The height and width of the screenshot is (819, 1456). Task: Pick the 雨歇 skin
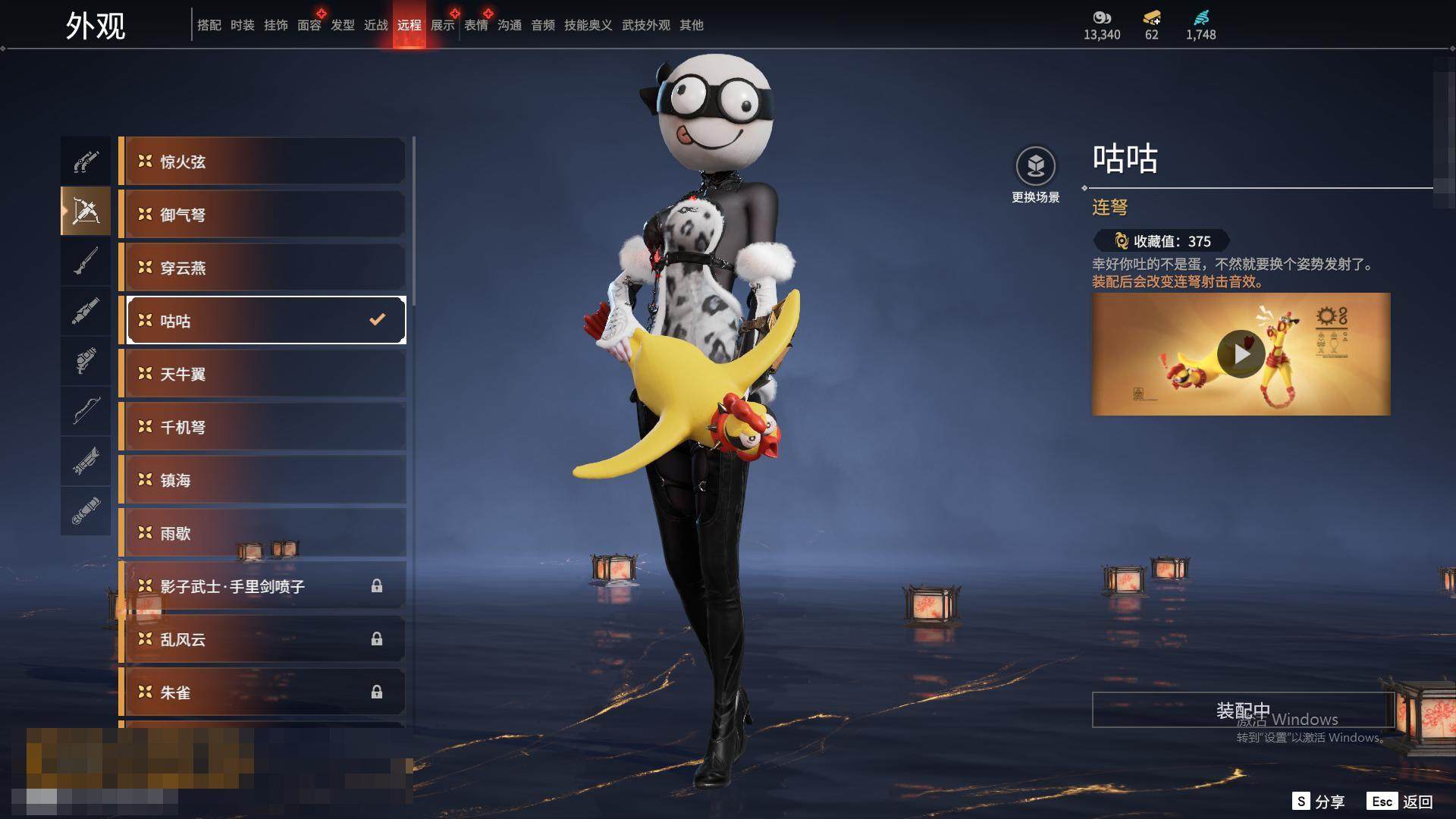click(262, 533)
